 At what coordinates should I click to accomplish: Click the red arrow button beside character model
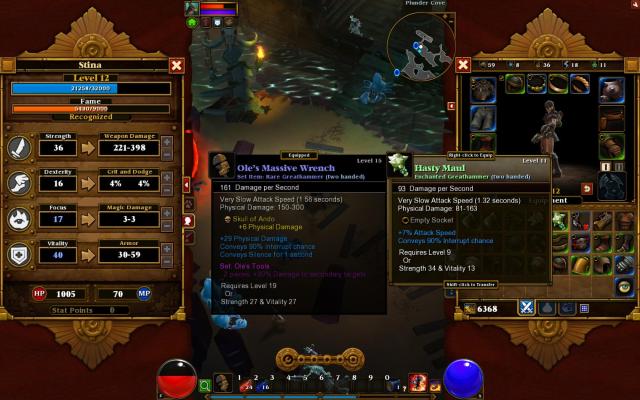click(x=586, y=188)
